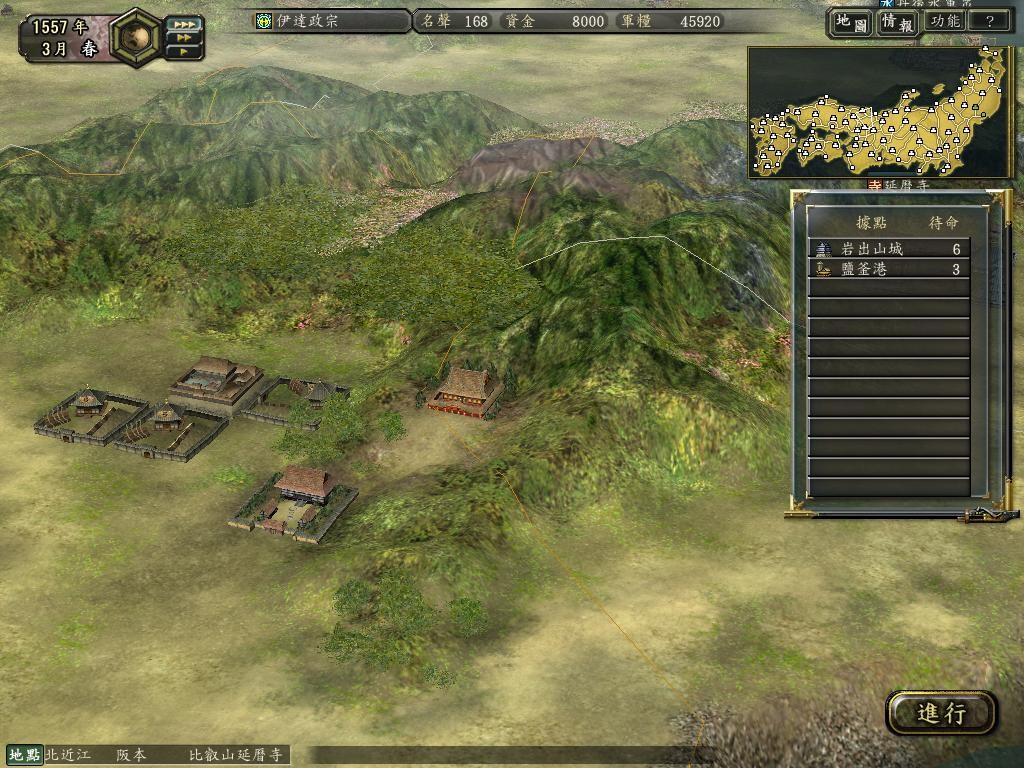Select 岩出山城 in the stronghold list
Viewport: 1024px width, 768px height.
tap(889, 249)
